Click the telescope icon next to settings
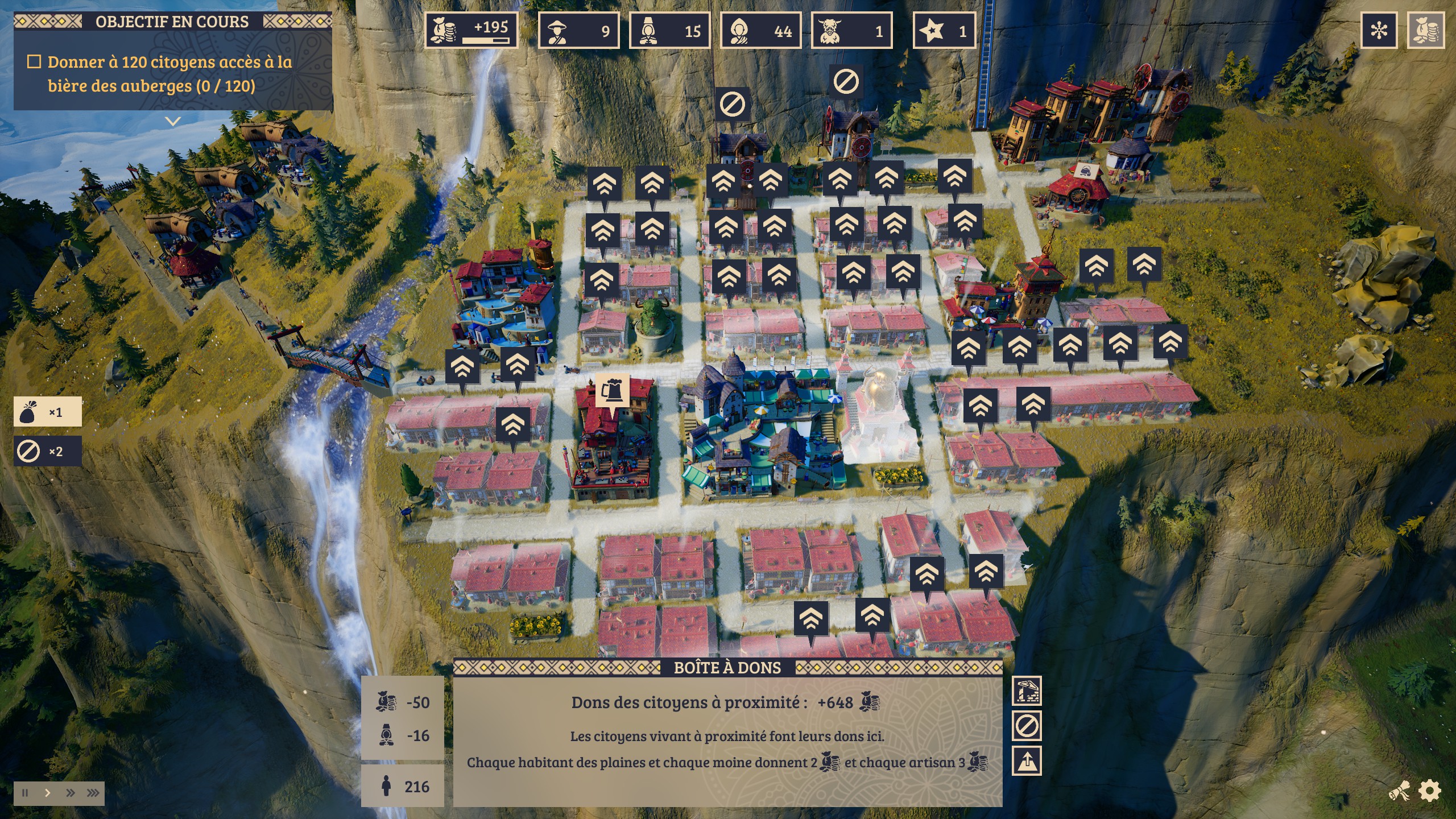 1400,791
